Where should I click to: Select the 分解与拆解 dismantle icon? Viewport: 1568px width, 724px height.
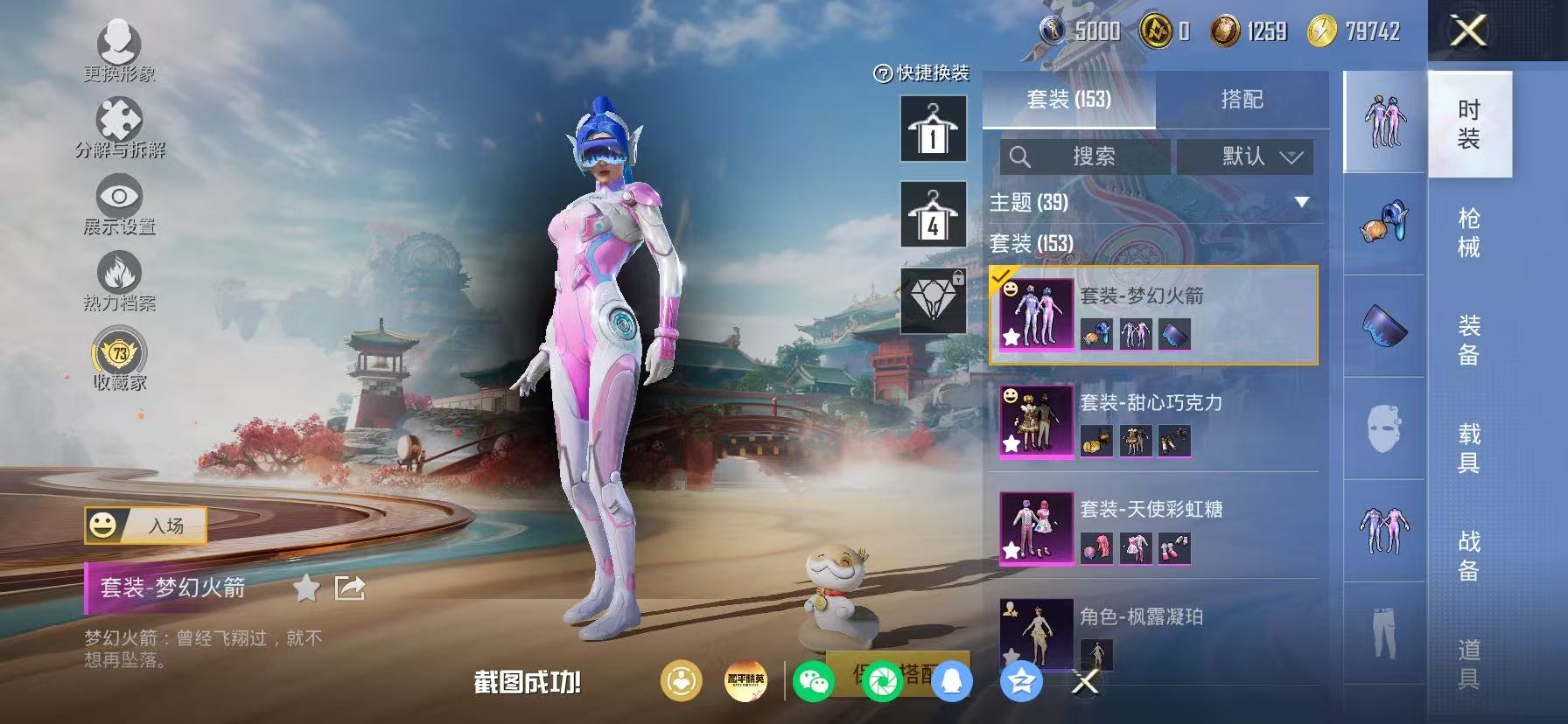121,118
